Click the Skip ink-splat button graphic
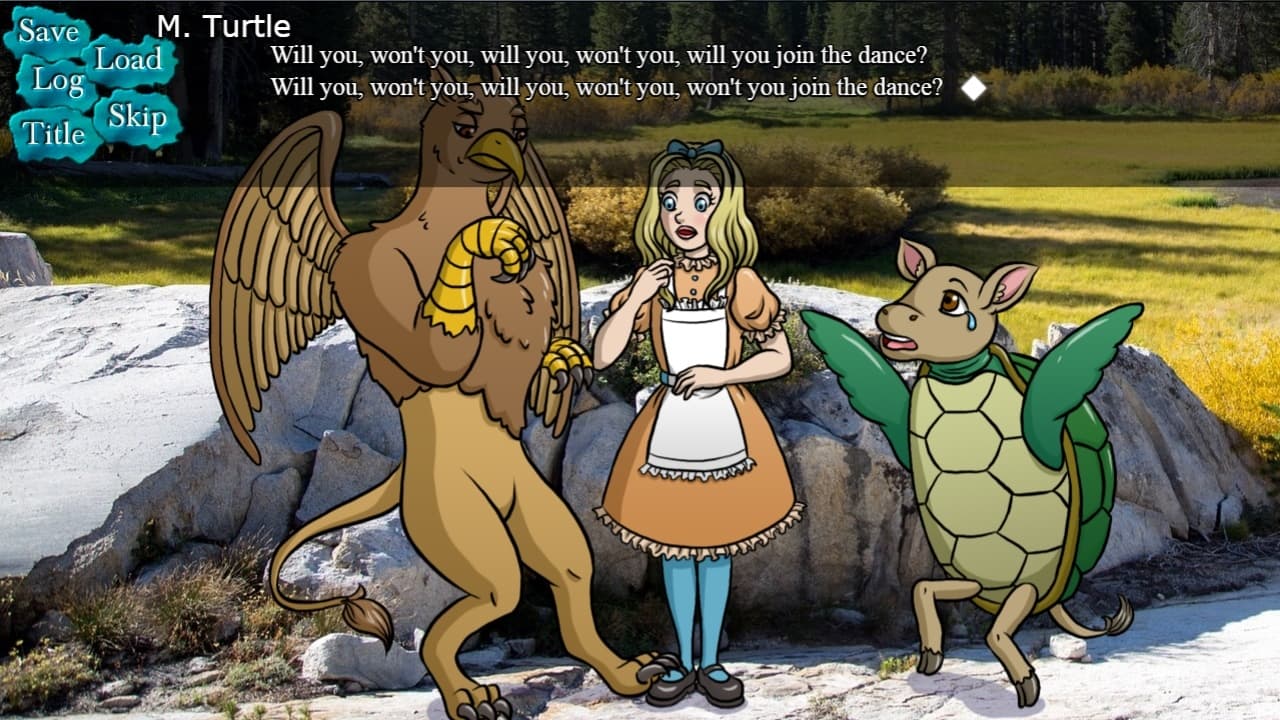 [137, 115]
